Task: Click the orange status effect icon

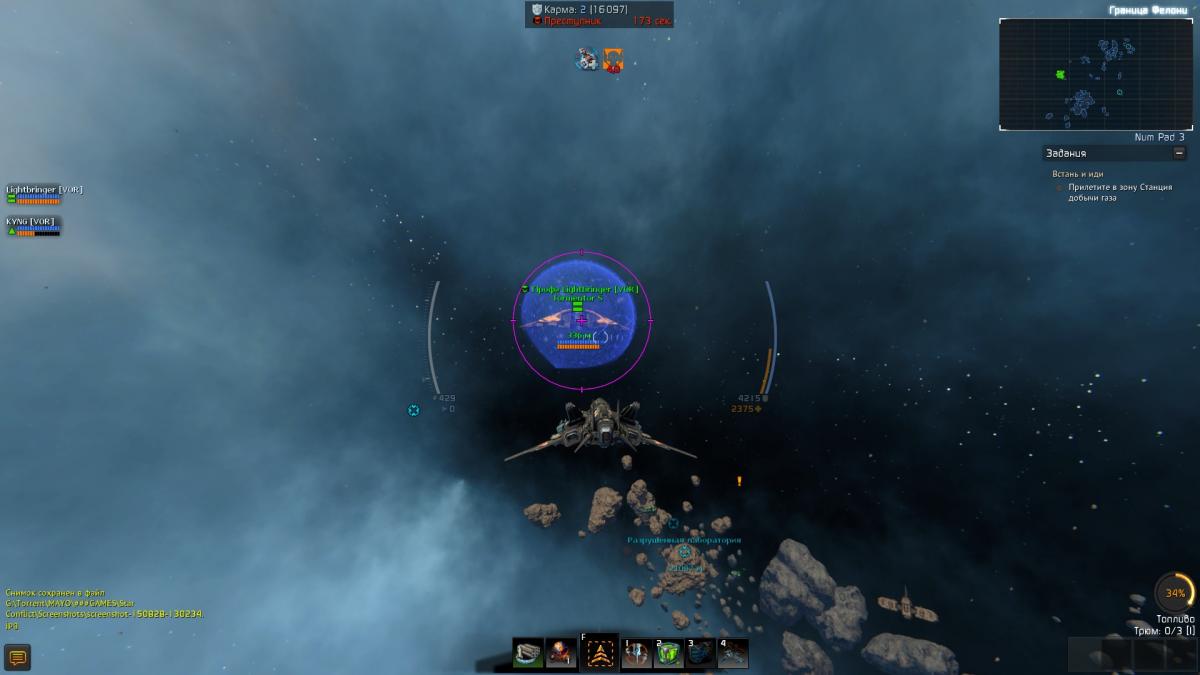Action: (x=613, y=60)
